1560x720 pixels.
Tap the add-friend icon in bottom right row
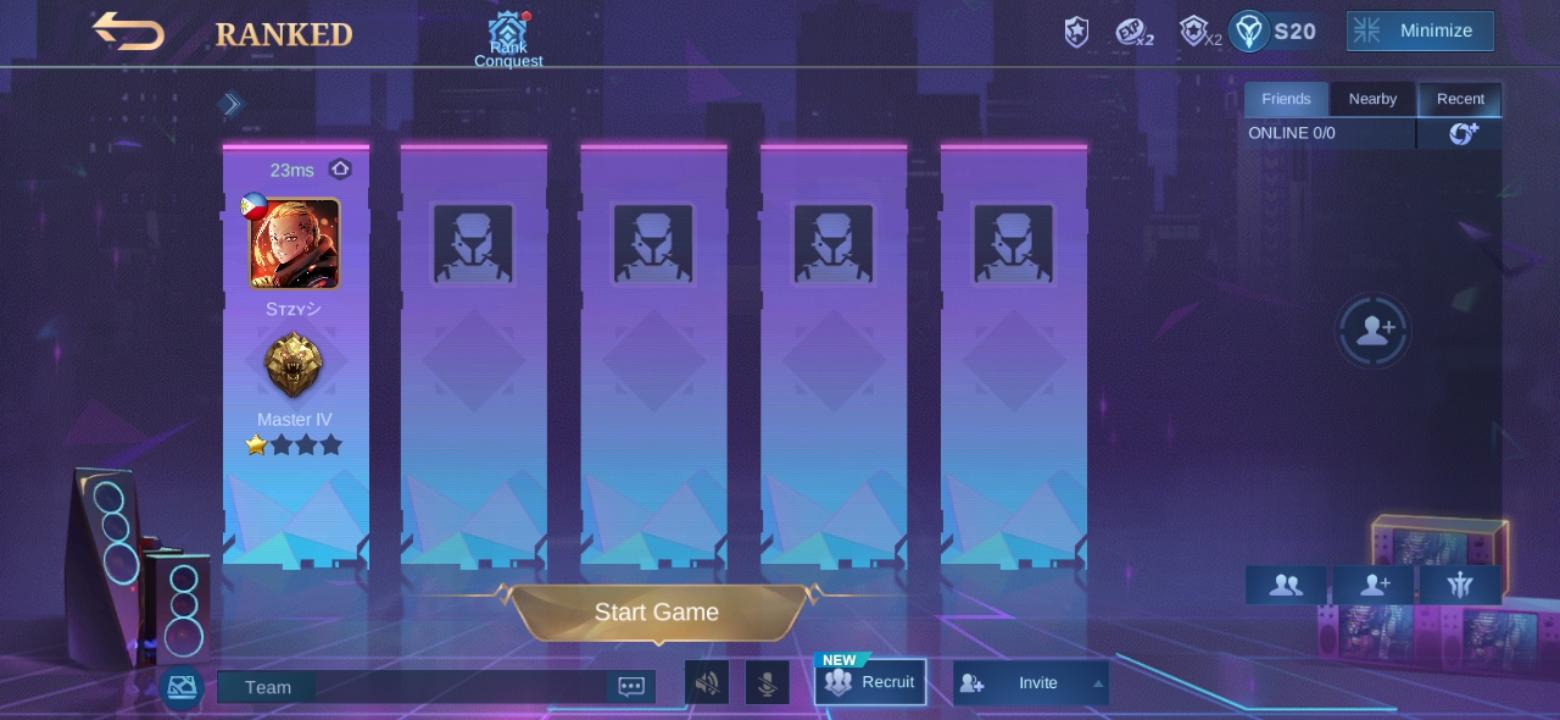(x=1373, y=585)
